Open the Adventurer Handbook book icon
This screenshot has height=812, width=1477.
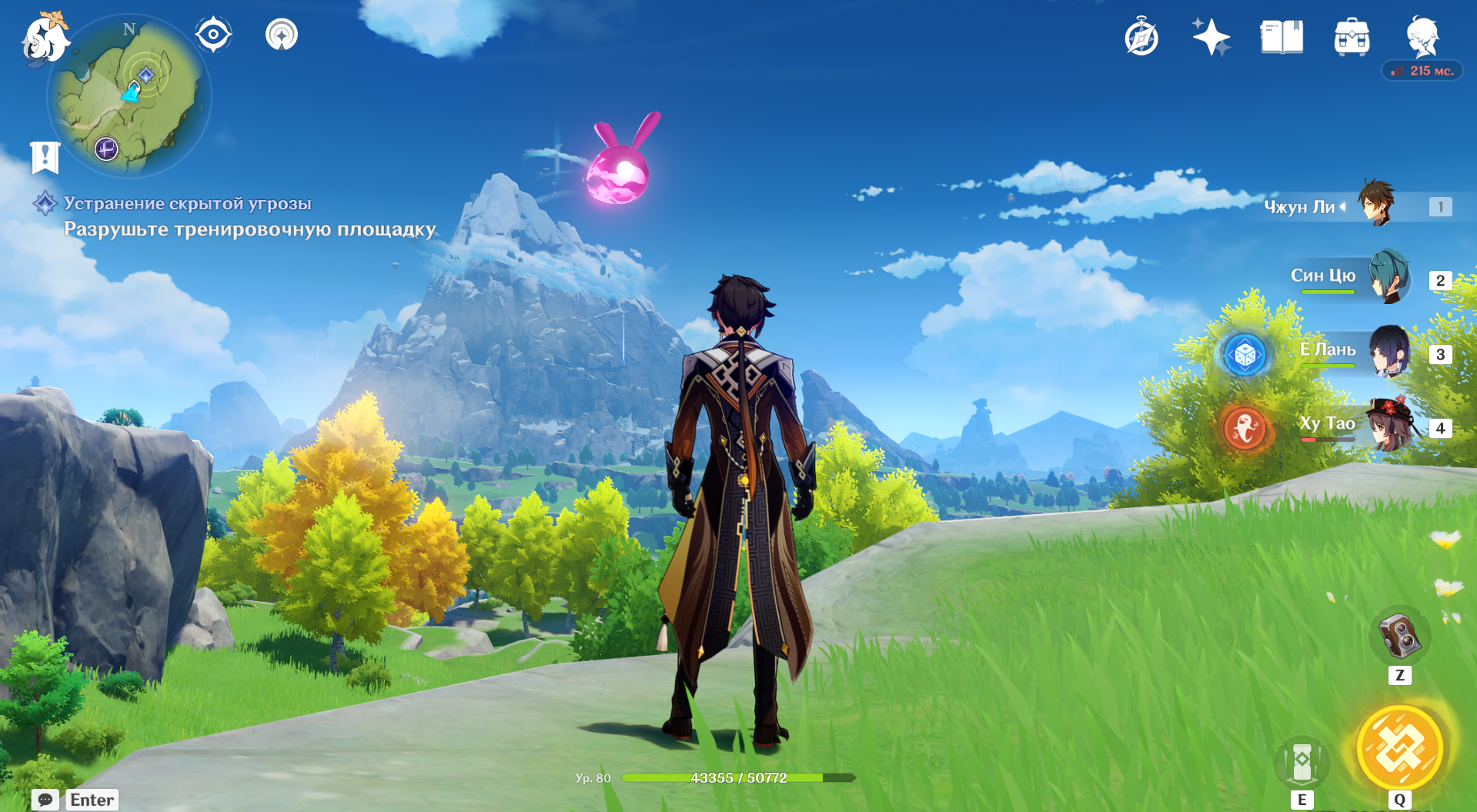(x=1282, y=37)
